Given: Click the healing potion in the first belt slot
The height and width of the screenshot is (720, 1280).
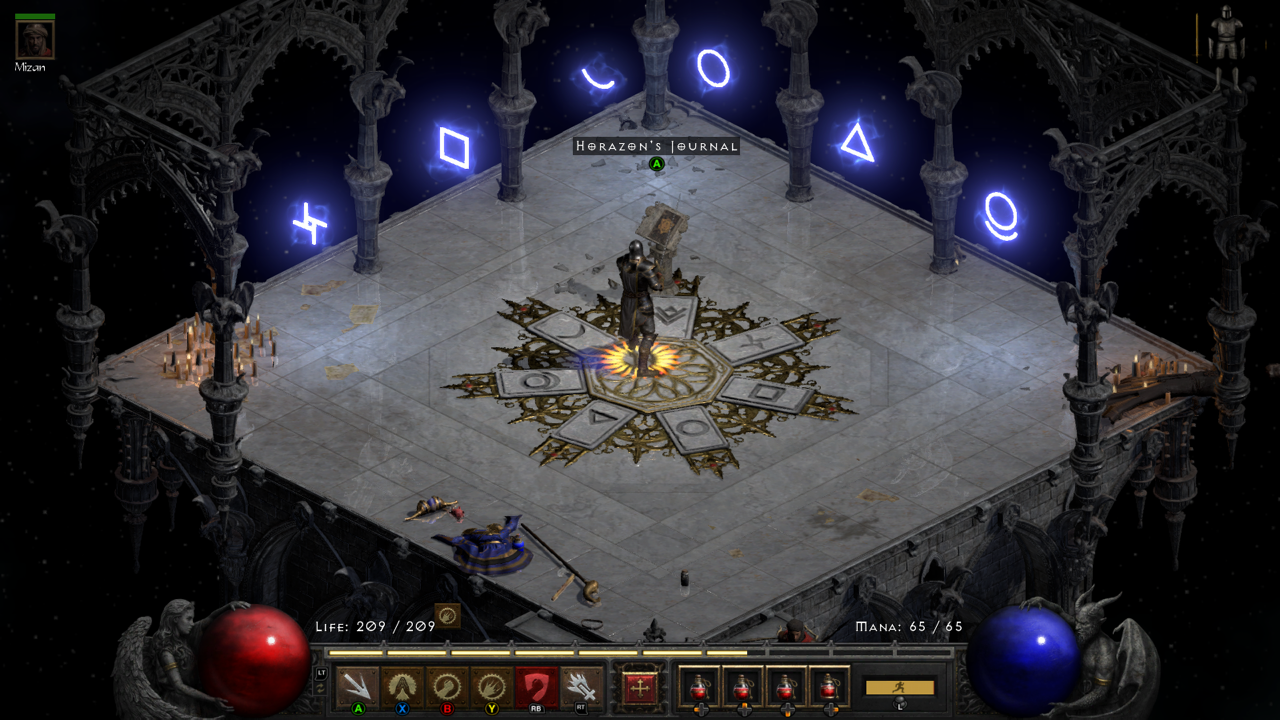Looking at the screenshot, I should click(697, 684).
